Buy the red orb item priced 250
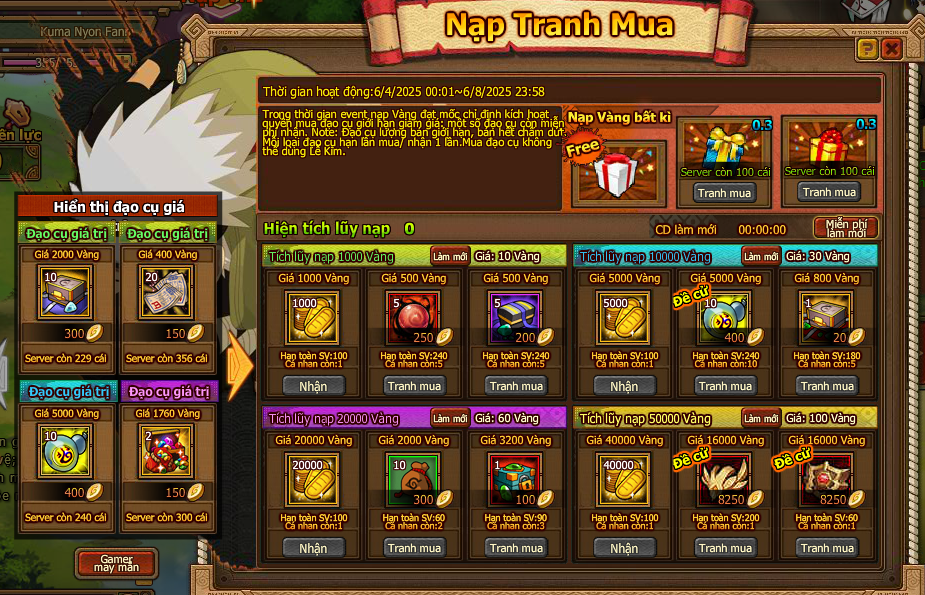The width and height of the screenshot is (925, 595). coord(415,386)
